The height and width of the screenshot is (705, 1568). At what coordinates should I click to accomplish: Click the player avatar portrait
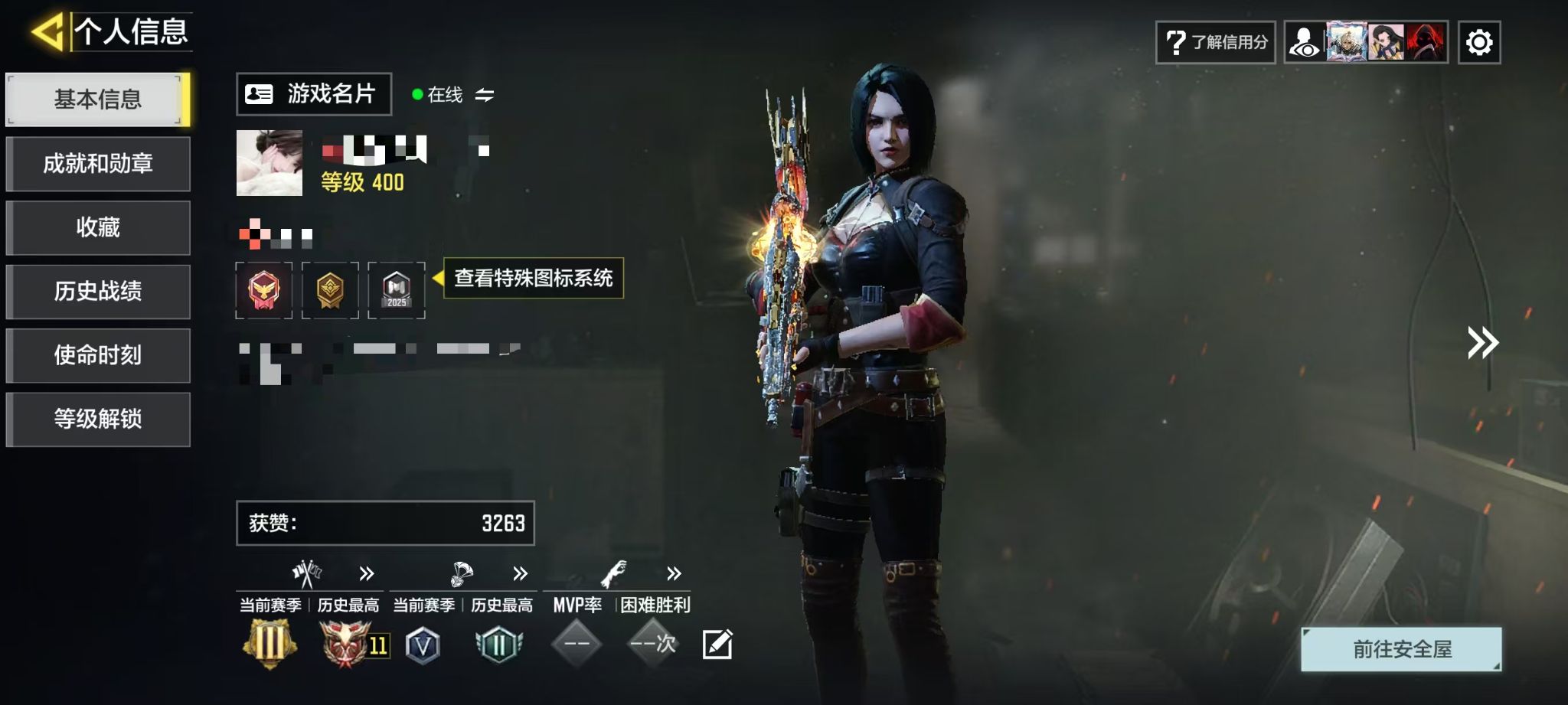pos(269,163)
